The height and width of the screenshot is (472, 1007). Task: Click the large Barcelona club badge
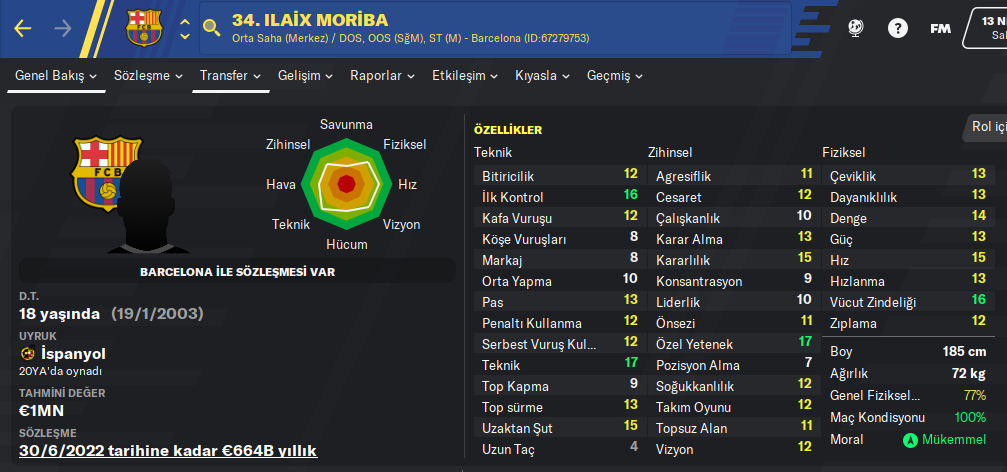[107, 172]
